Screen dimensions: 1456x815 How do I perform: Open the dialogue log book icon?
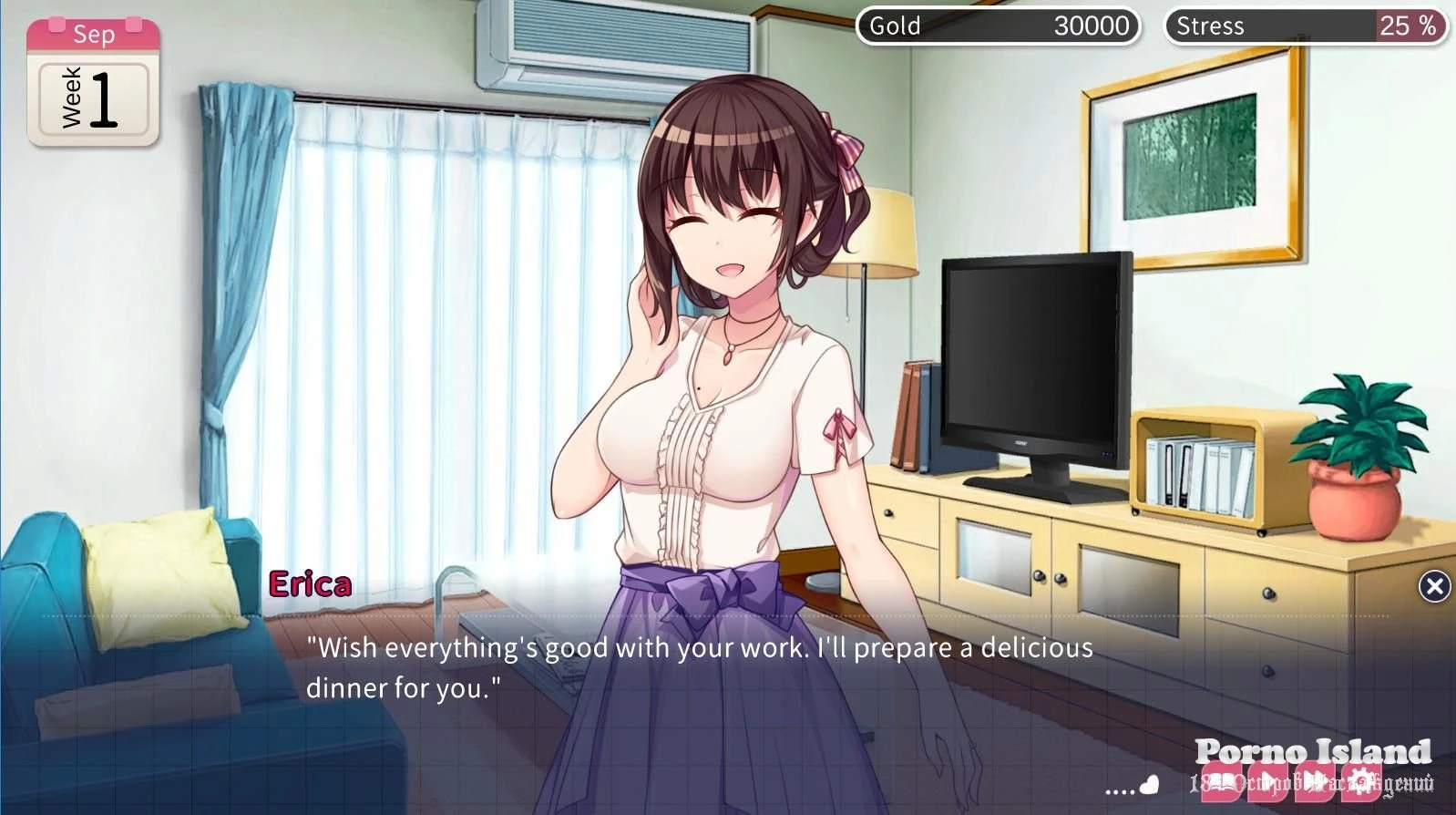tap(1222, 782)
